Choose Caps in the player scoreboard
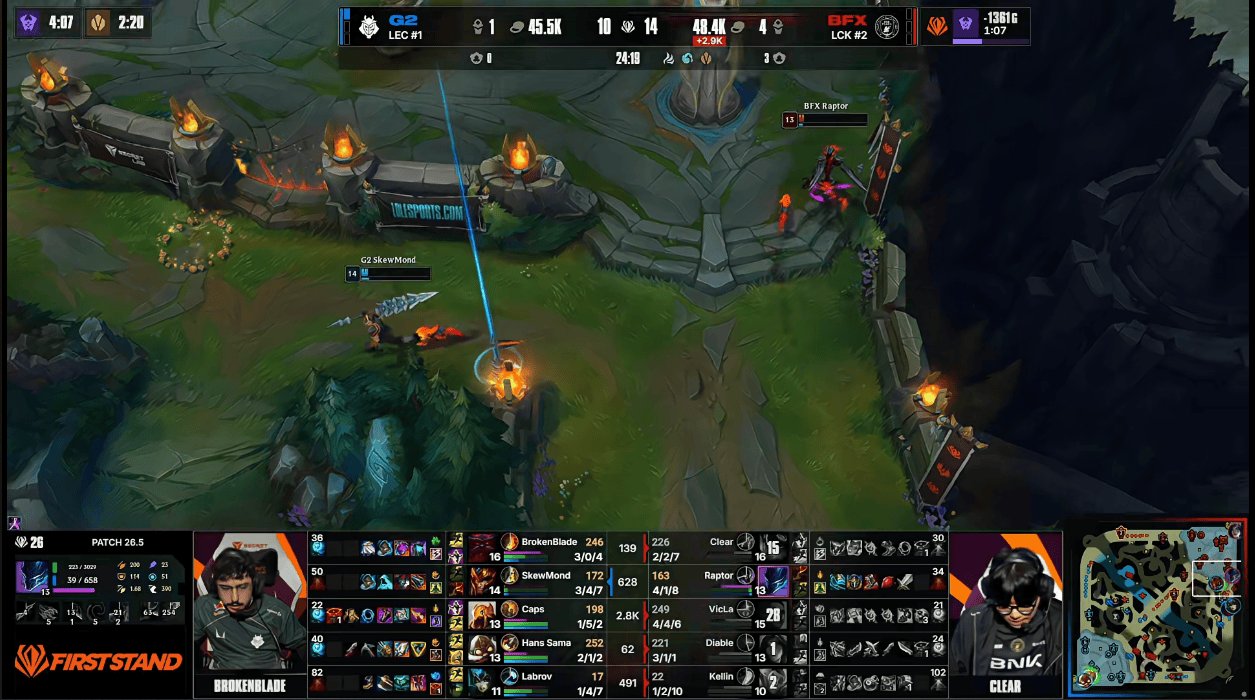1255x700 pixels. point(550,615)
